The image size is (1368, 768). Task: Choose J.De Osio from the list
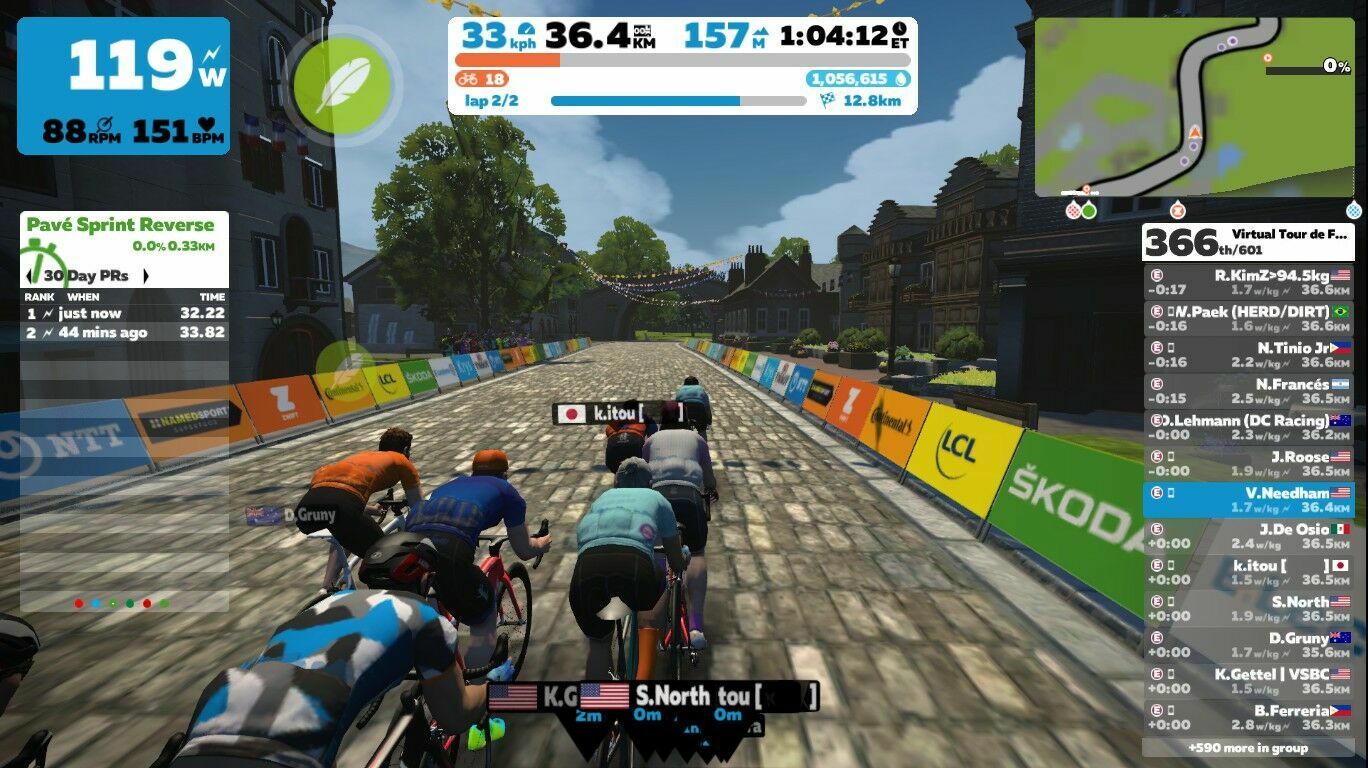[1247, 536]
